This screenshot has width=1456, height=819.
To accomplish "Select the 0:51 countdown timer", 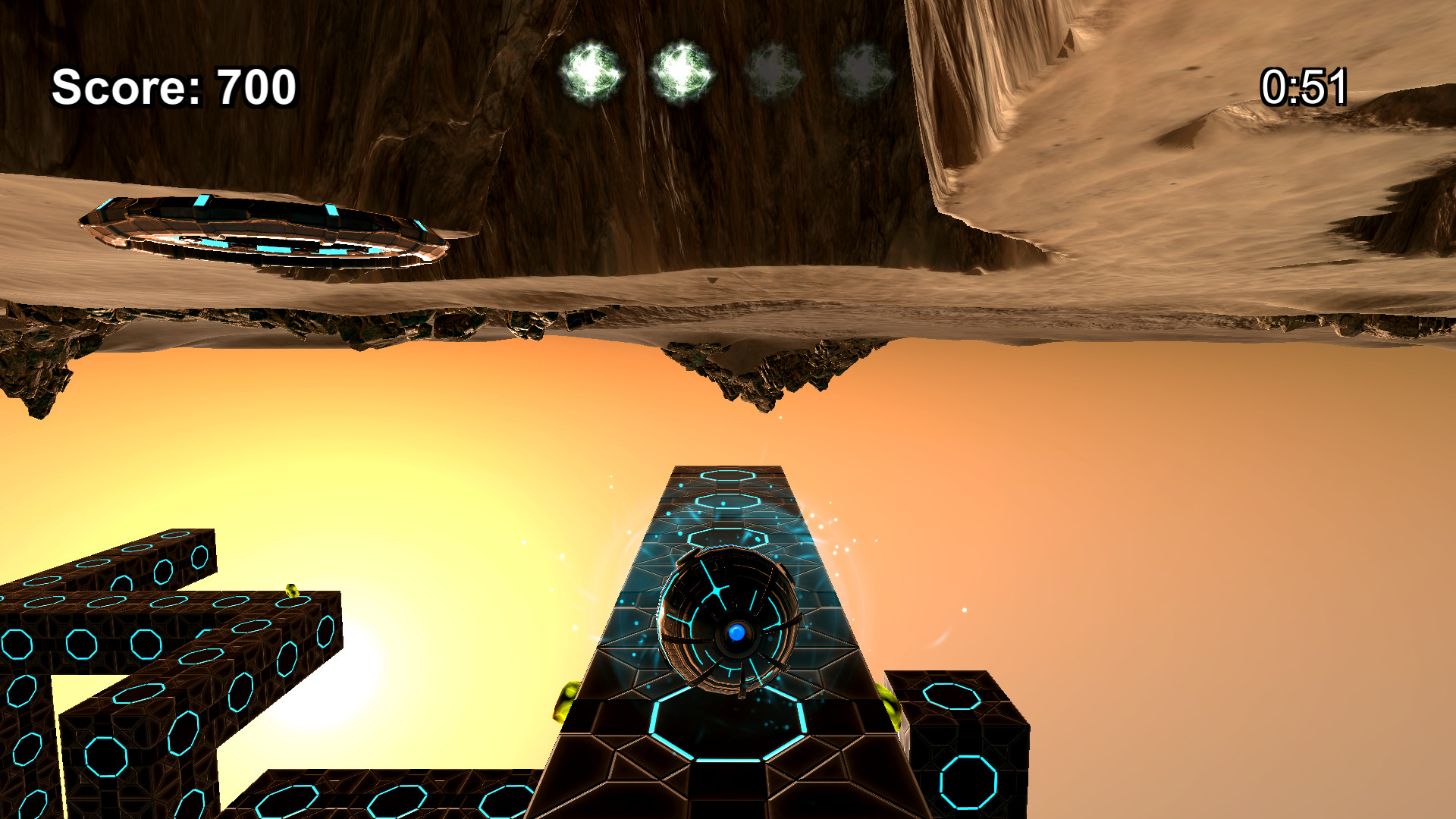I will tap(1305, 86).
